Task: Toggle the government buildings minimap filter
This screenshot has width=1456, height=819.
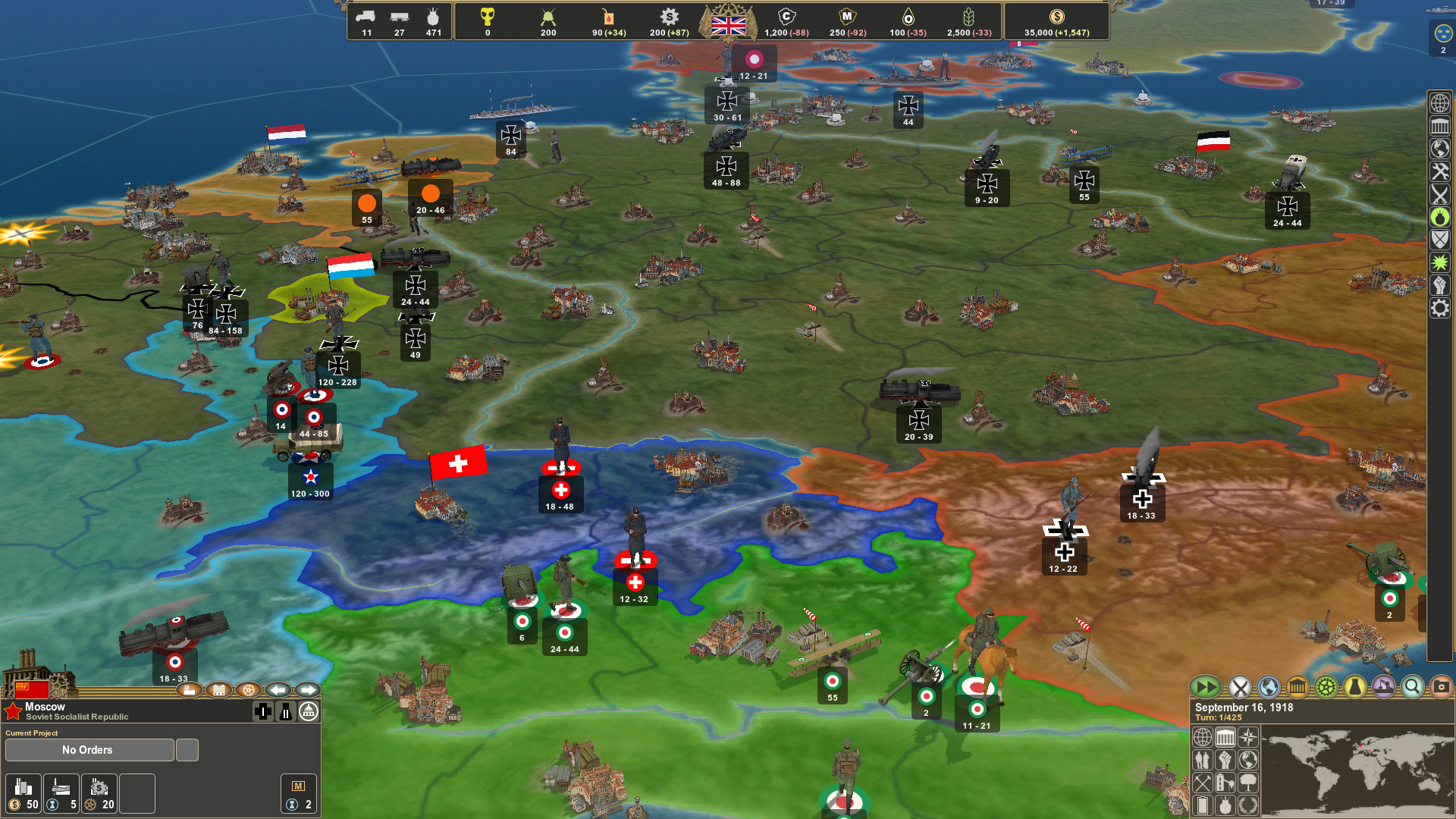Action: click(x=1225, y=736)
